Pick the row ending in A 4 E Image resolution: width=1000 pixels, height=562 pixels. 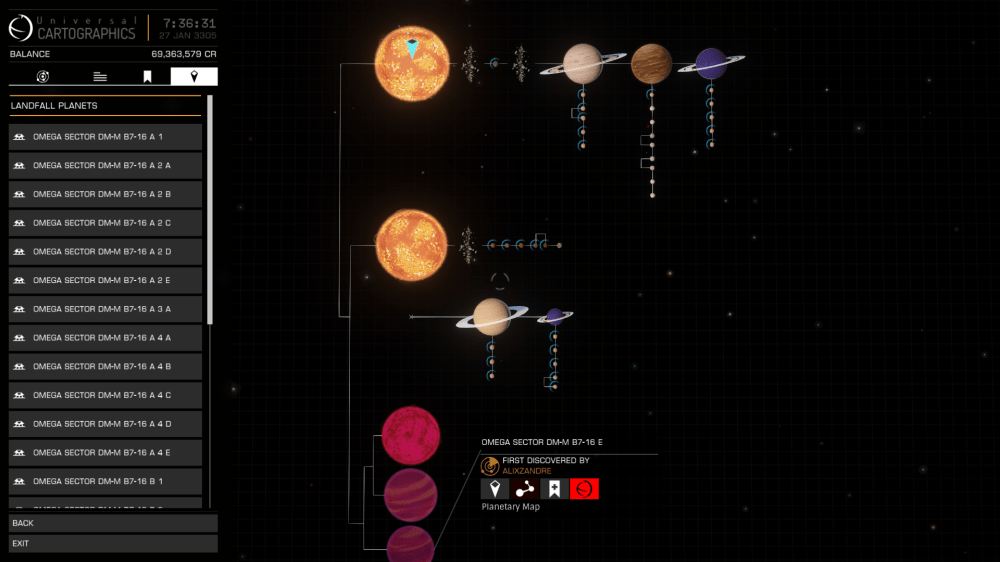point(105,453)
